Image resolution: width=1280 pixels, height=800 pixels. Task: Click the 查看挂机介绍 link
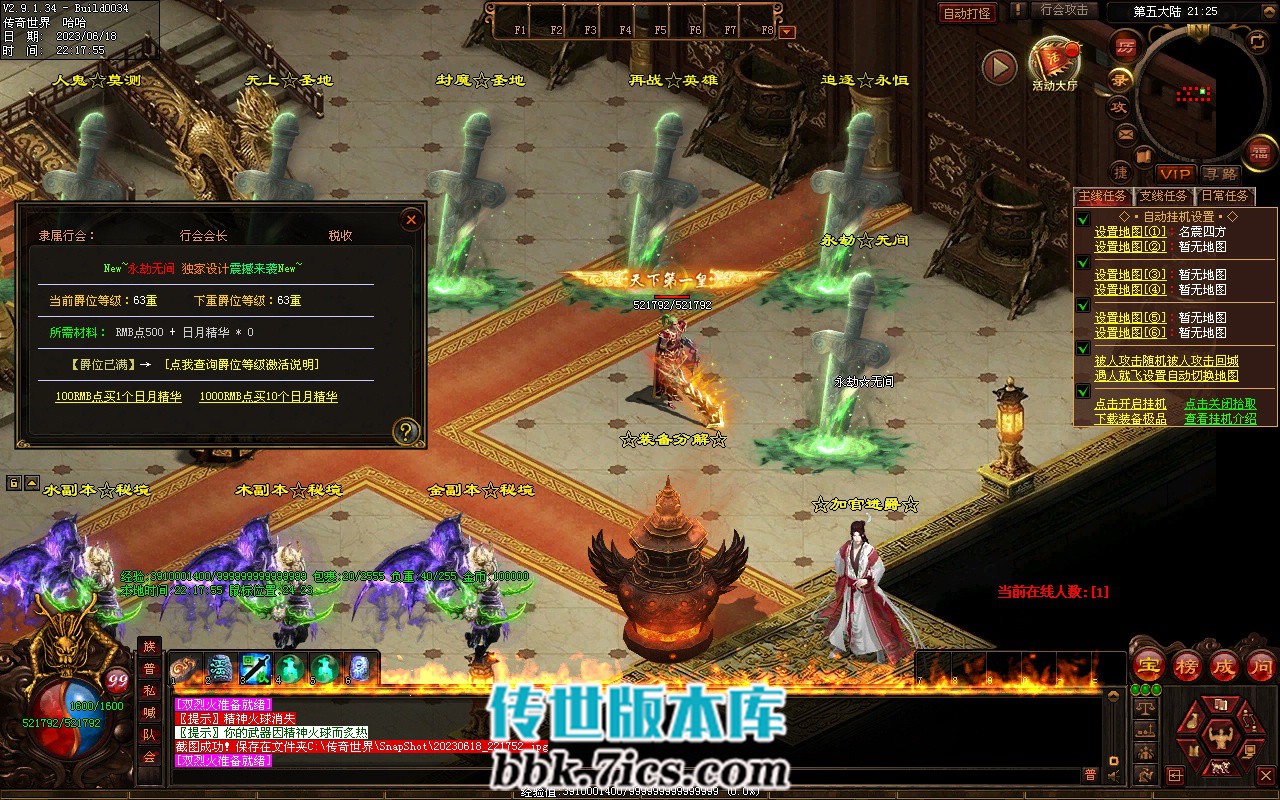click(1220, 419)
